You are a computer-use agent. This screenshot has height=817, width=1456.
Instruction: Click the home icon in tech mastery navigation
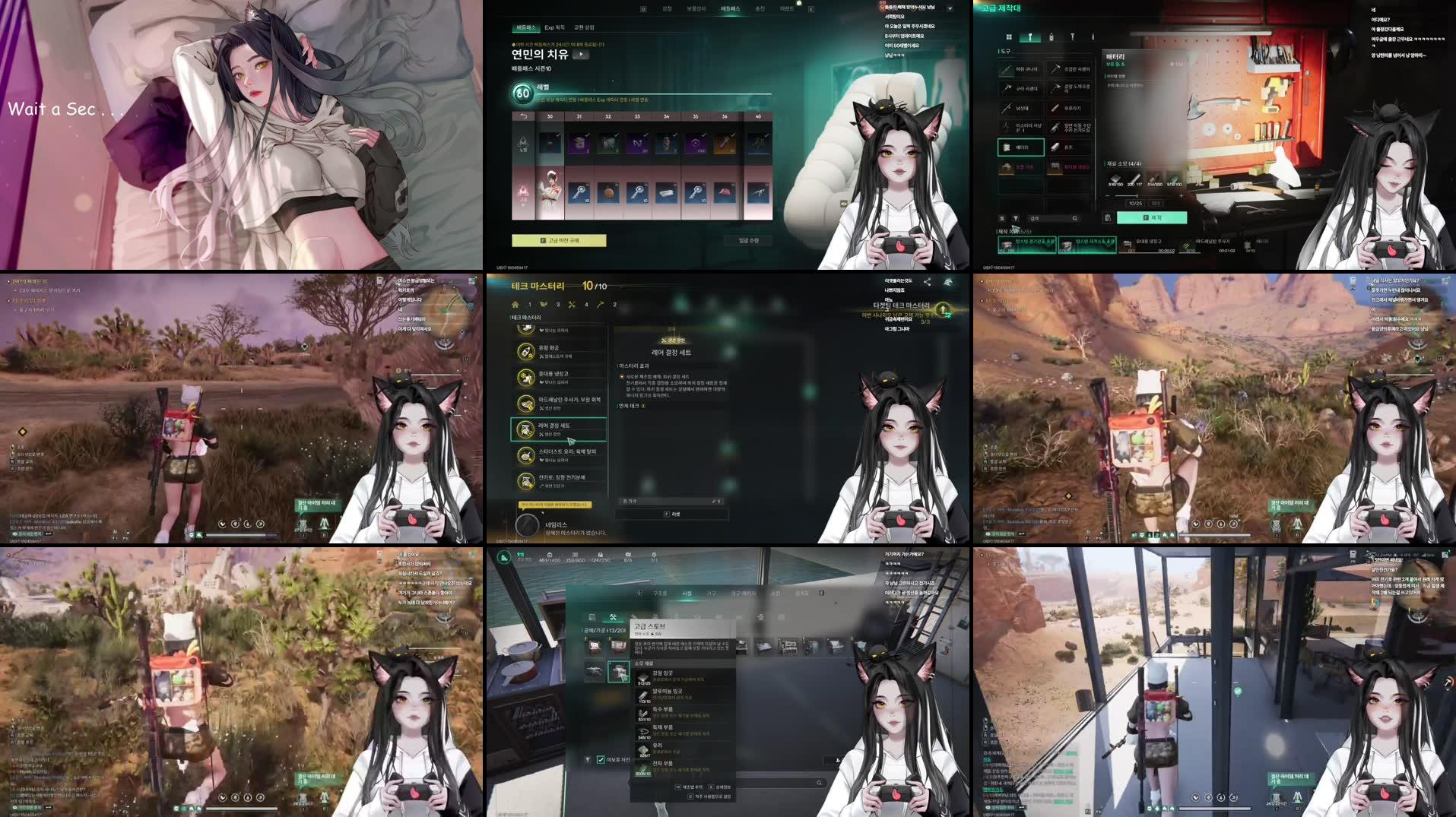click(516, 305)
